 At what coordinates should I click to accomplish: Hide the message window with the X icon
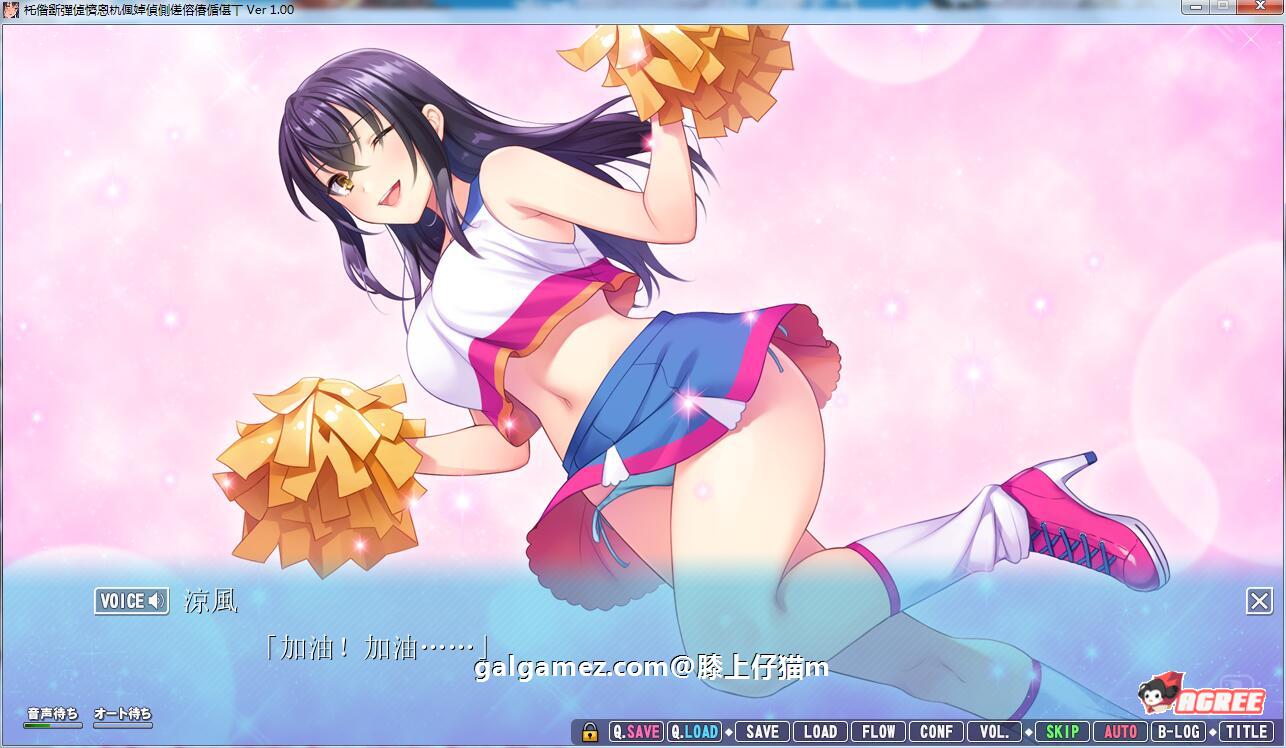tap(1259, 599)
